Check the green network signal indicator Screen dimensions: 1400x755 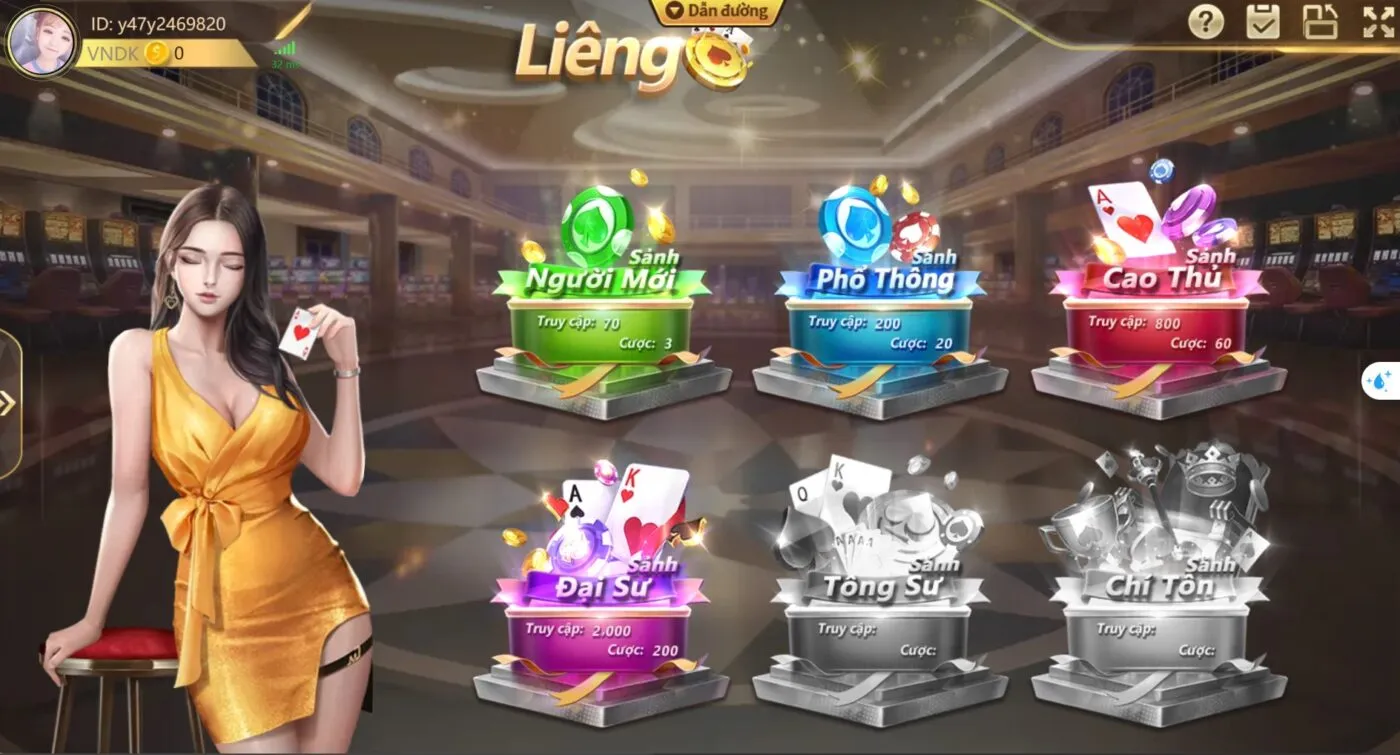click(283, 50)
